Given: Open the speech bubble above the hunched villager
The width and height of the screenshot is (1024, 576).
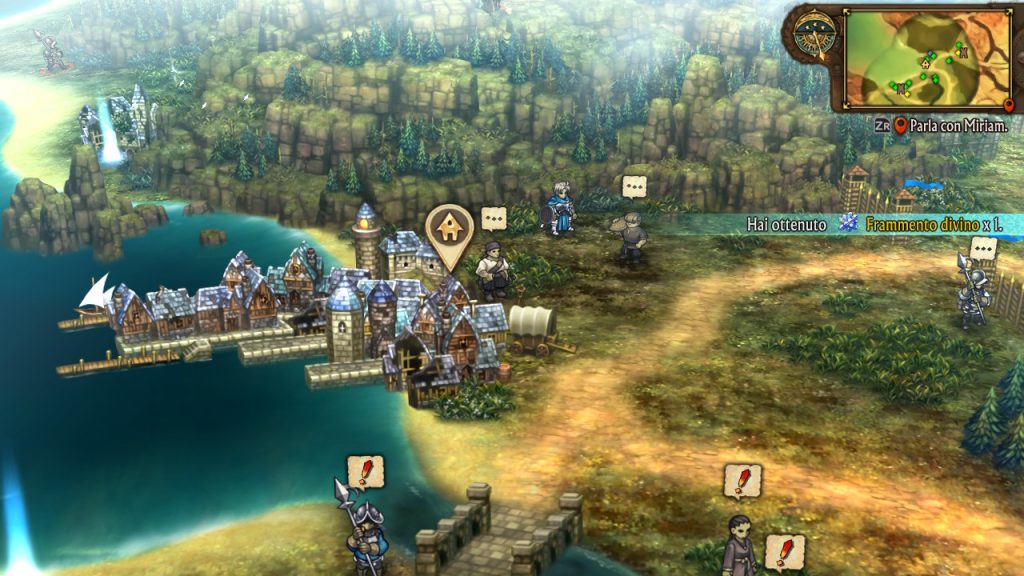Looking at the screenshot, I should 634,187.
